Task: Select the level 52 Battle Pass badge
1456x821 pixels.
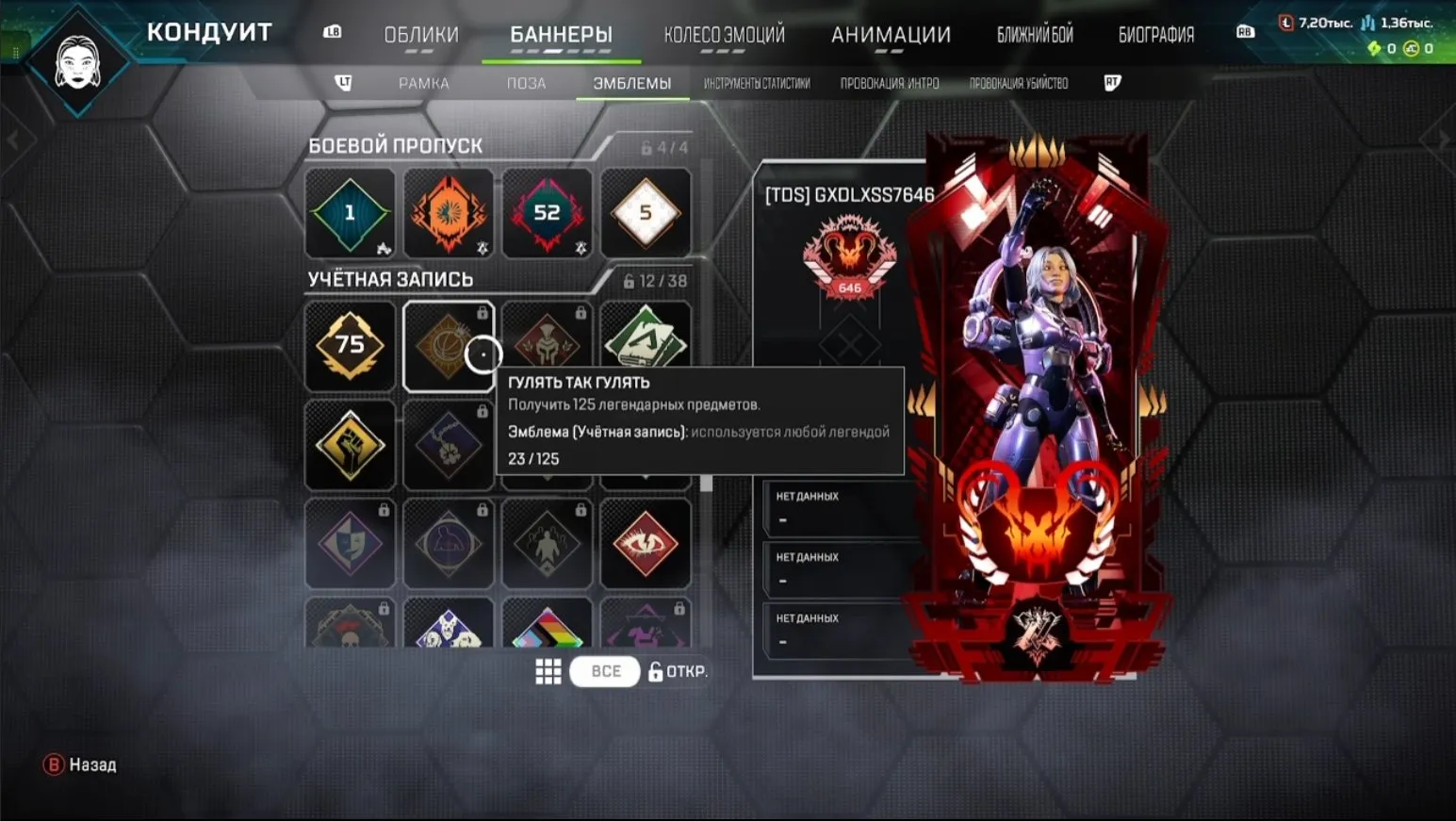Action: pyautogui.click(x=548, y=214)
